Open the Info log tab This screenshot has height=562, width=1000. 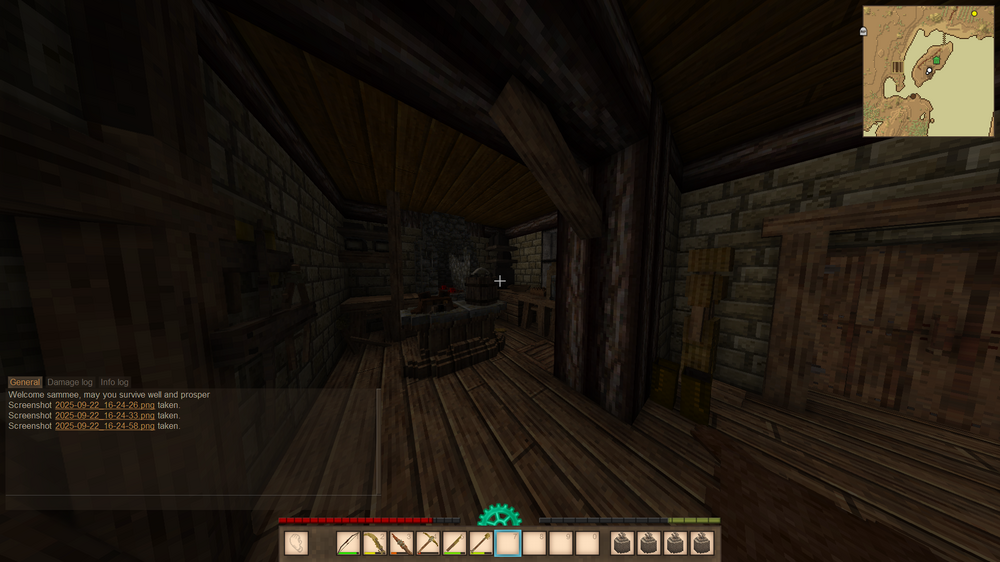tap(114, 382)
